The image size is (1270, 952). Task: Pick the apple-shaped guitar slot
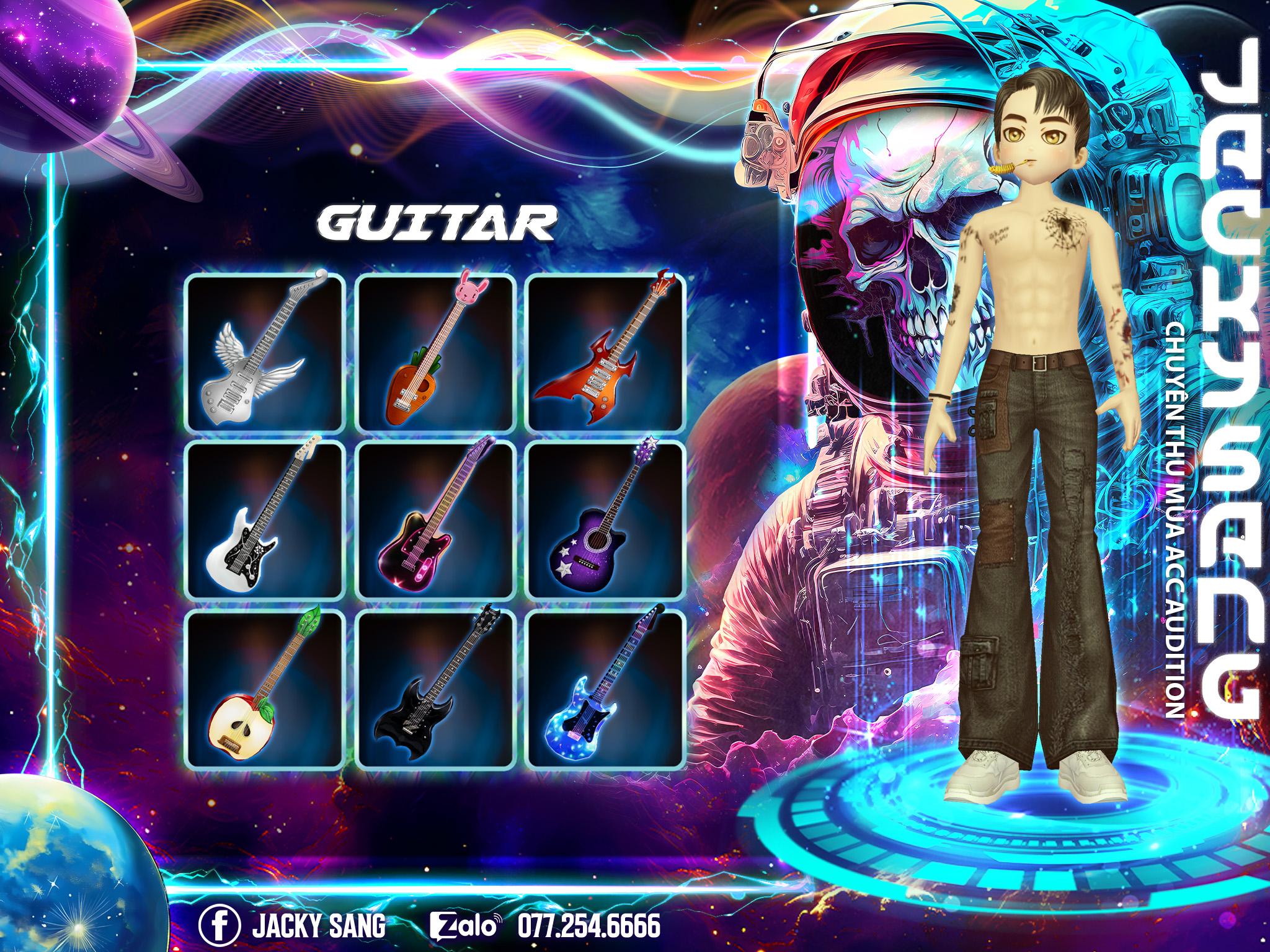(265, 690)
